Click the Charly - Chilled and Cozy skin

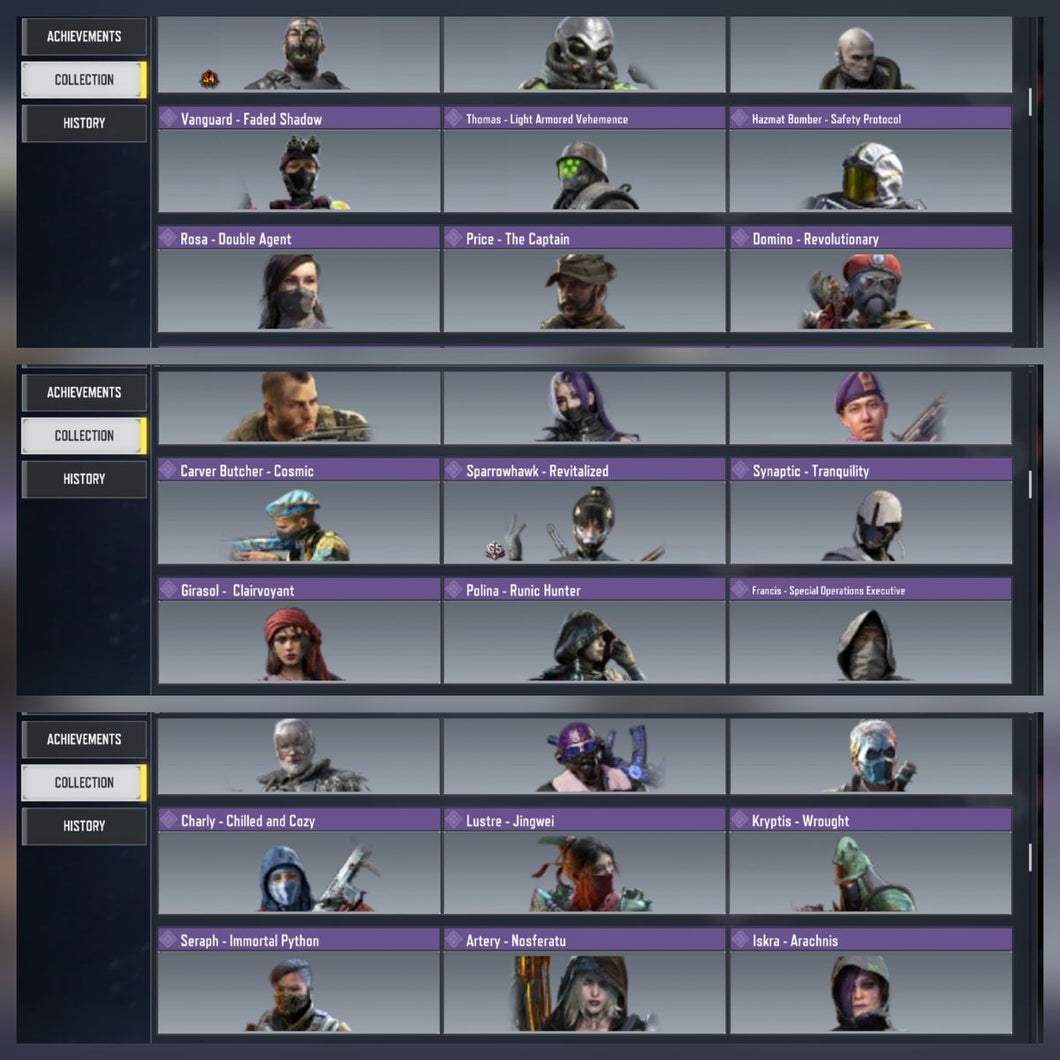point(298,872)
